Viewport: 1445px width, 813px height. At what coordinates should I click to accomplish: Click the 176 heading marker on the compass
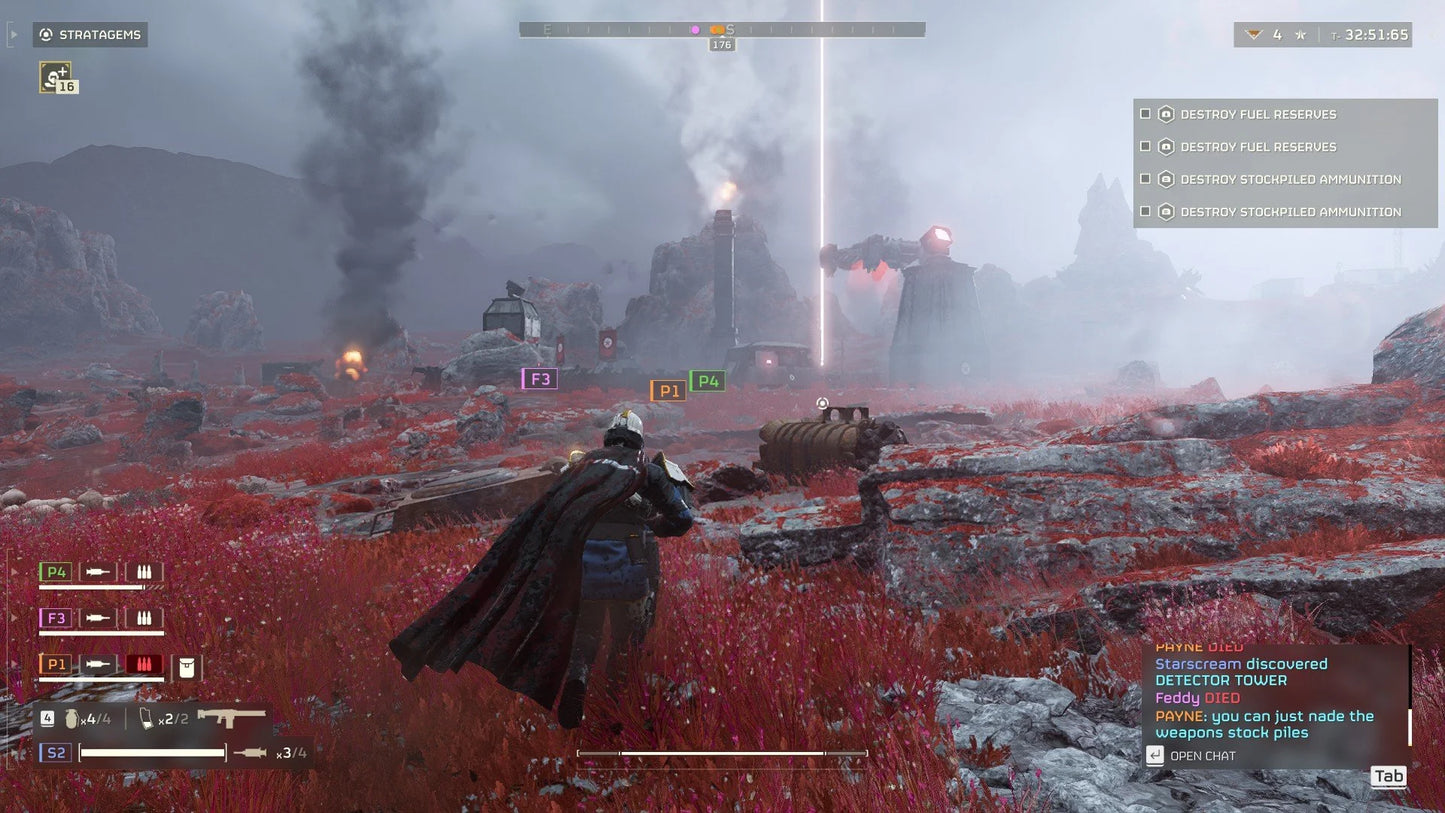721,43
